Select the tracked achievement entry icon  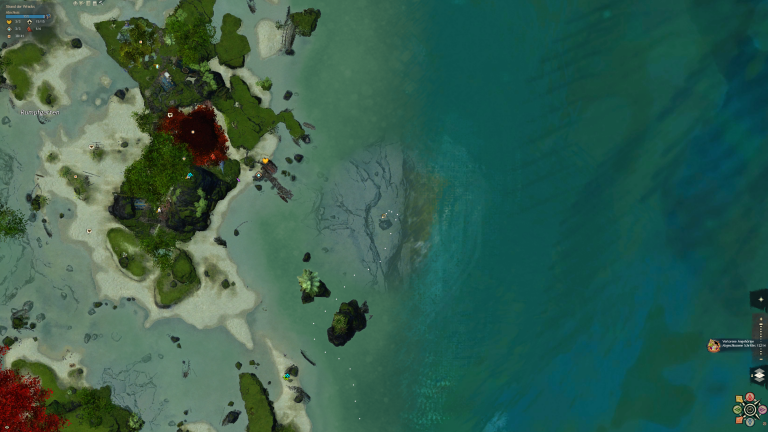714,345
